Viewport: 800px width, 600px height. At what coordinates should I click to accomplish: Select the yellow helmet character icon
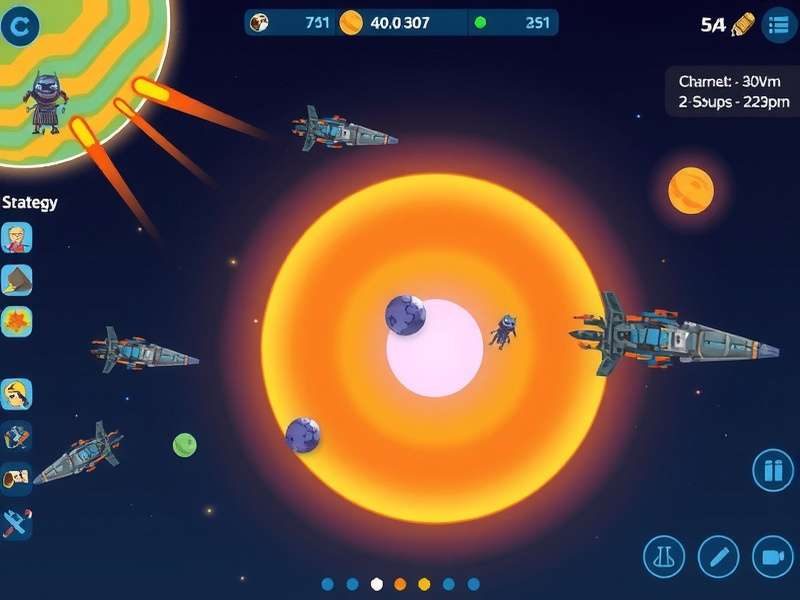pos(17,394)
